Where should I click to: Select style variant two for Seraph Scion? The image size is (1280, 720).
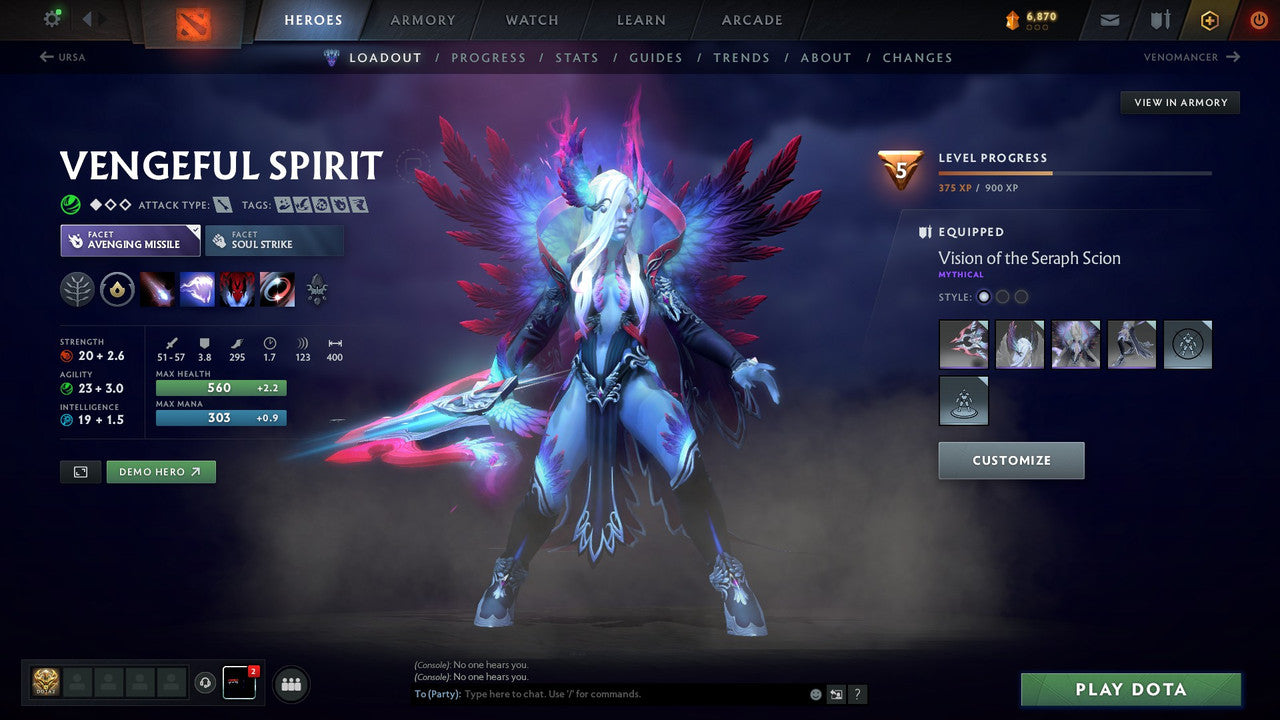click(1002, 296)
